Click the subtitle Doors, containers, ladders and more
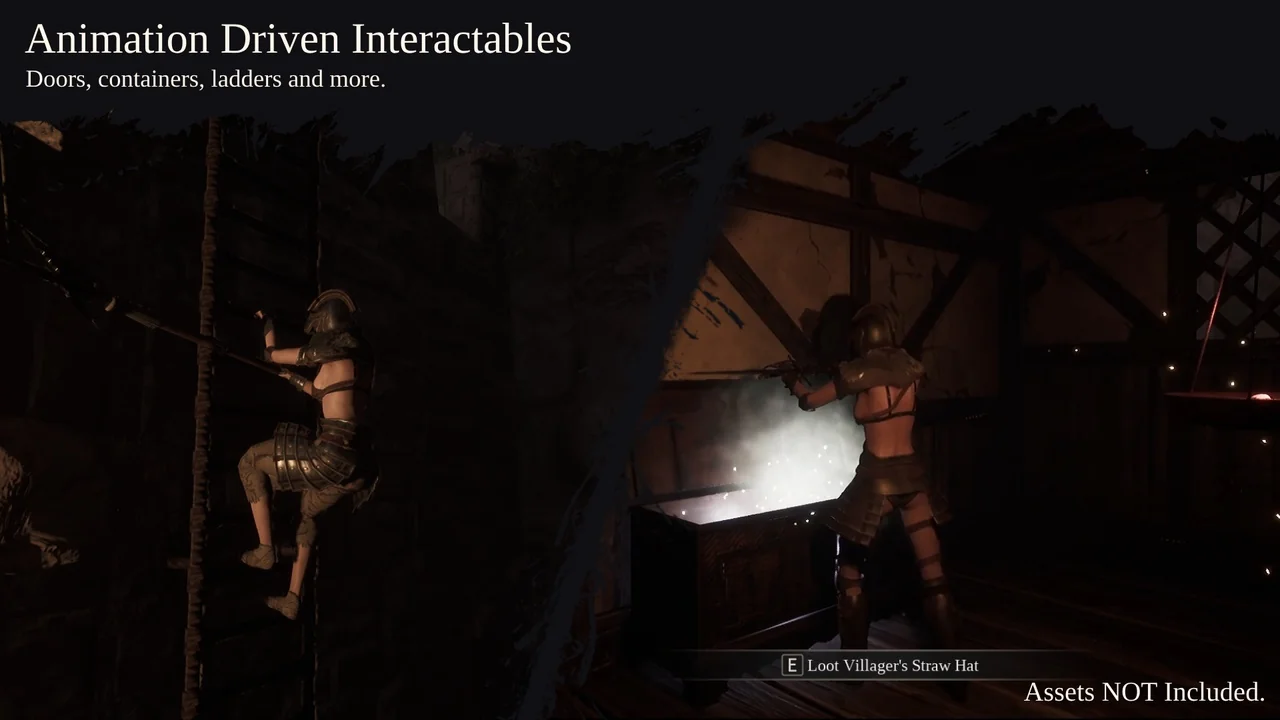The height and width of the screenshot is (720, 1280). pyautogui.click(x=206, y=79)
